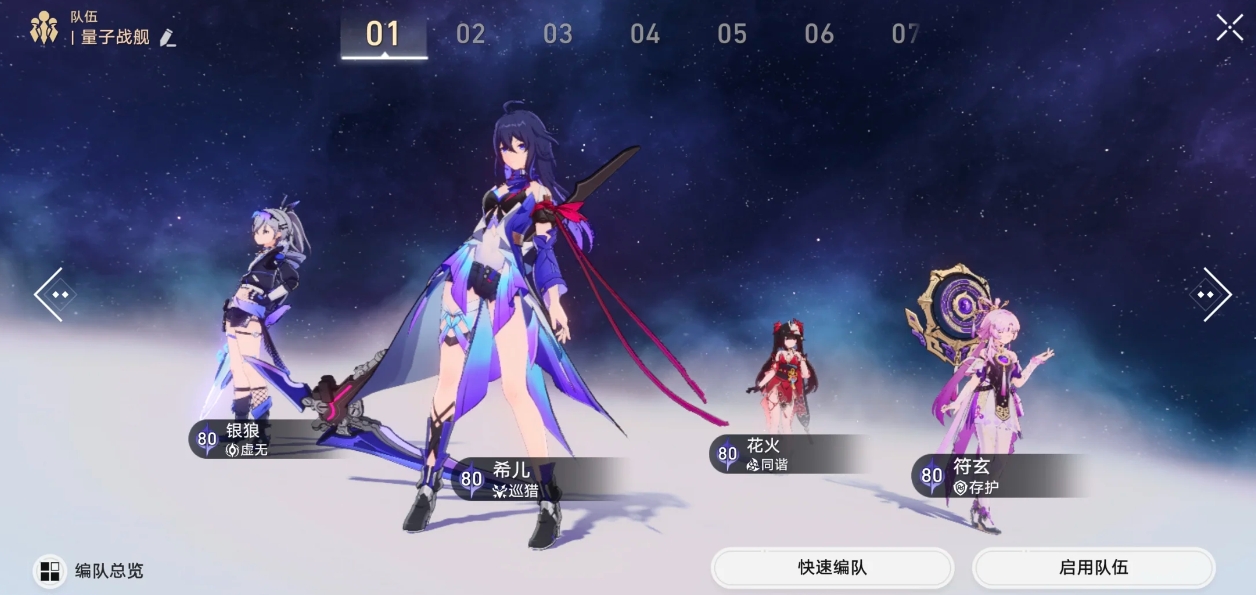Open team tab 05
The width and height of the screenshot is (1256, 595).
point(731,34)
